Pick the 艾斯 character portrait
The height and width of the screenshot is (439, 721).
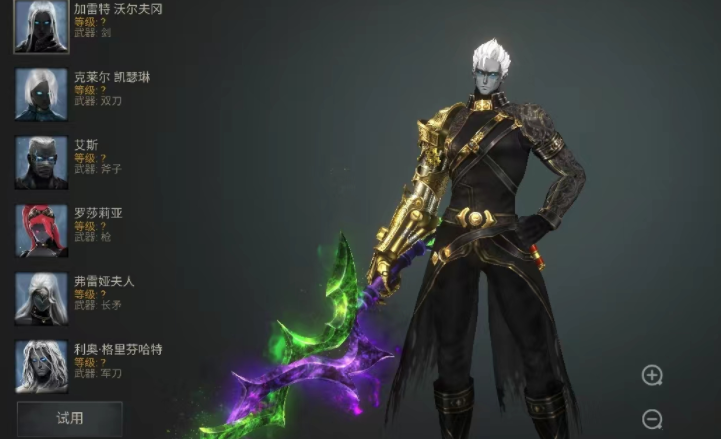[41, 162]
